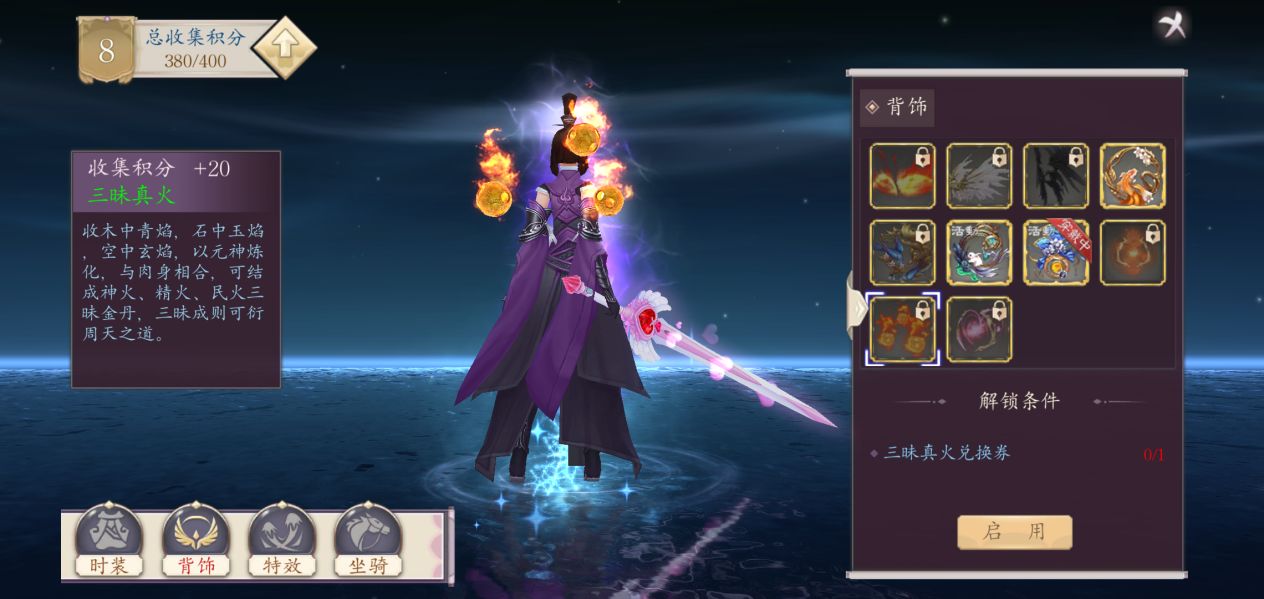The height and width of the screenshot is (599, 1264).
Task: Tap the 启用 (Enable) button
Action: (1014, 532)
